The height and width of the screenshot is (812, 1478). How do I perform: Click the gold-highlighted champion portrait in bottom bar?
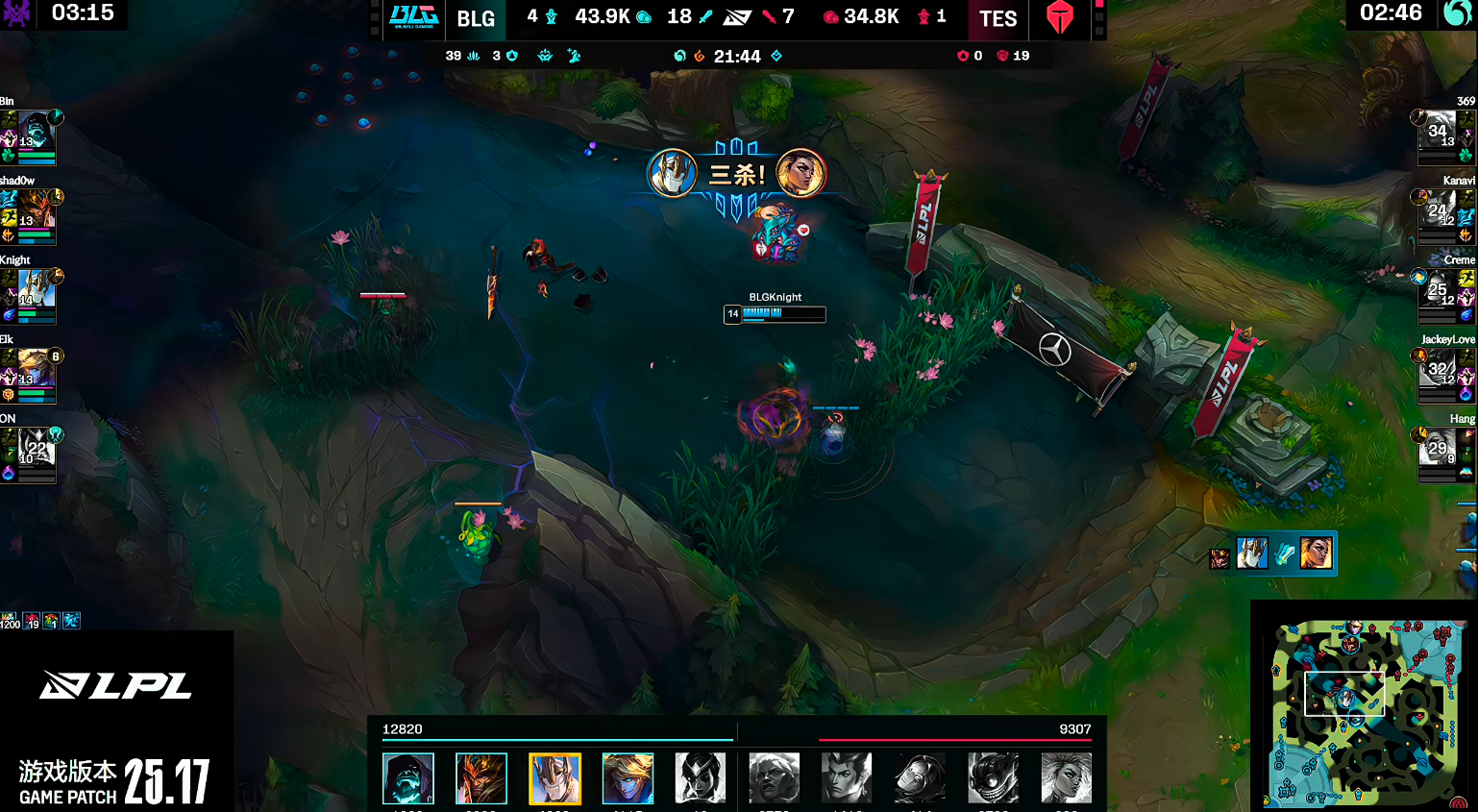point(554,777)
